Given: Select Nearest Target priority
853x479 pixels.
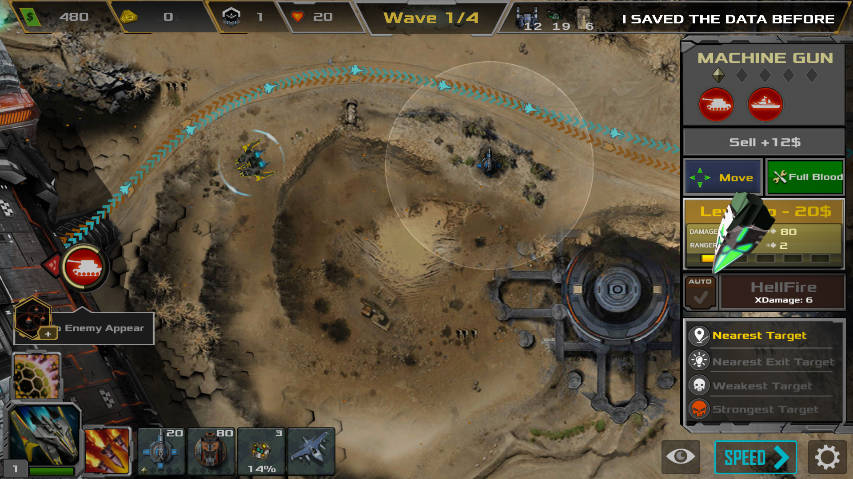Looking at the screenshot, I should [764, 336].
